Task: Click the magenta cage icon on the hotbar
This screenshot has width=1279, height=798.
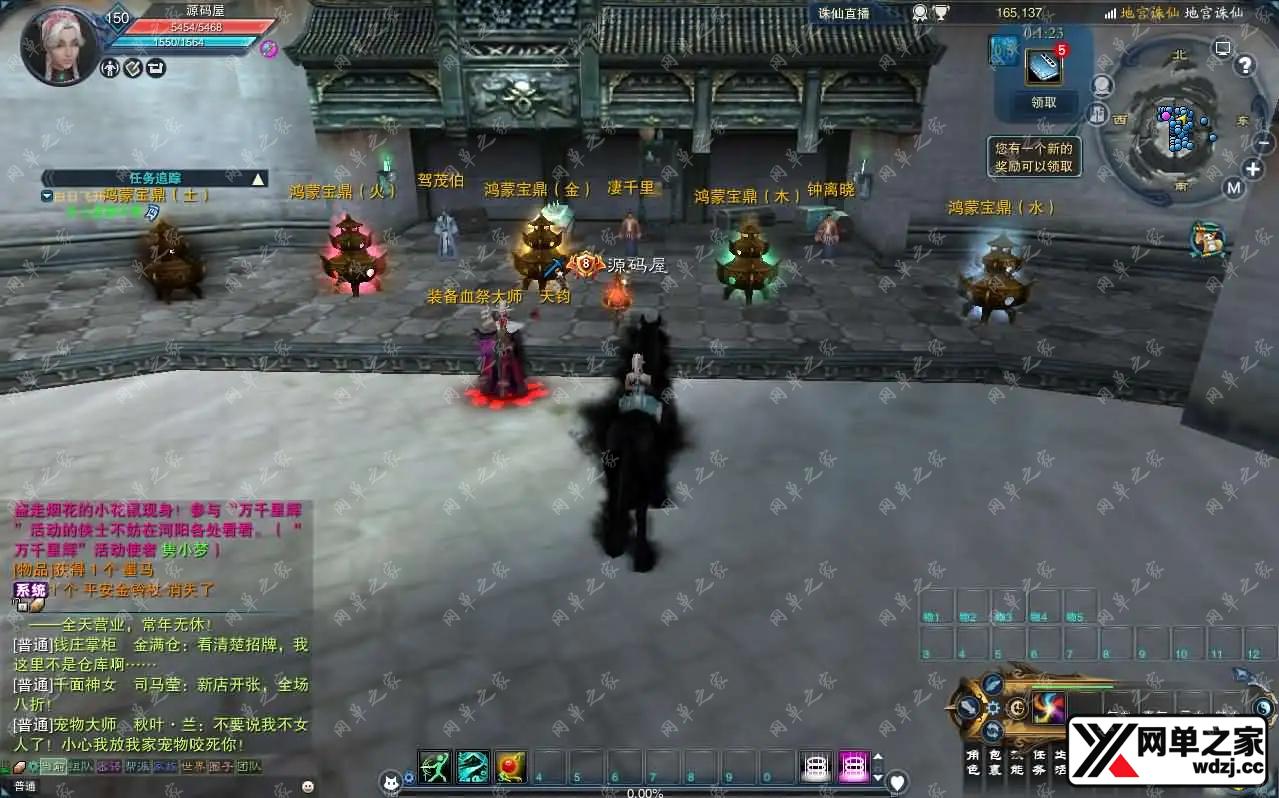Action: [x=854, y=766]
